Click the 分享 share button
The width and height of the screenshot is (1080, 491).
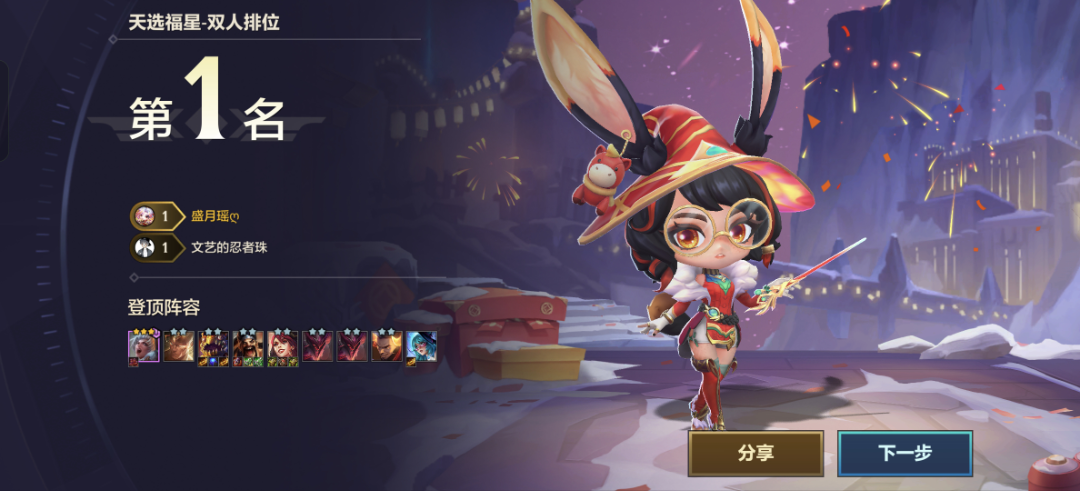pos(755,453)
